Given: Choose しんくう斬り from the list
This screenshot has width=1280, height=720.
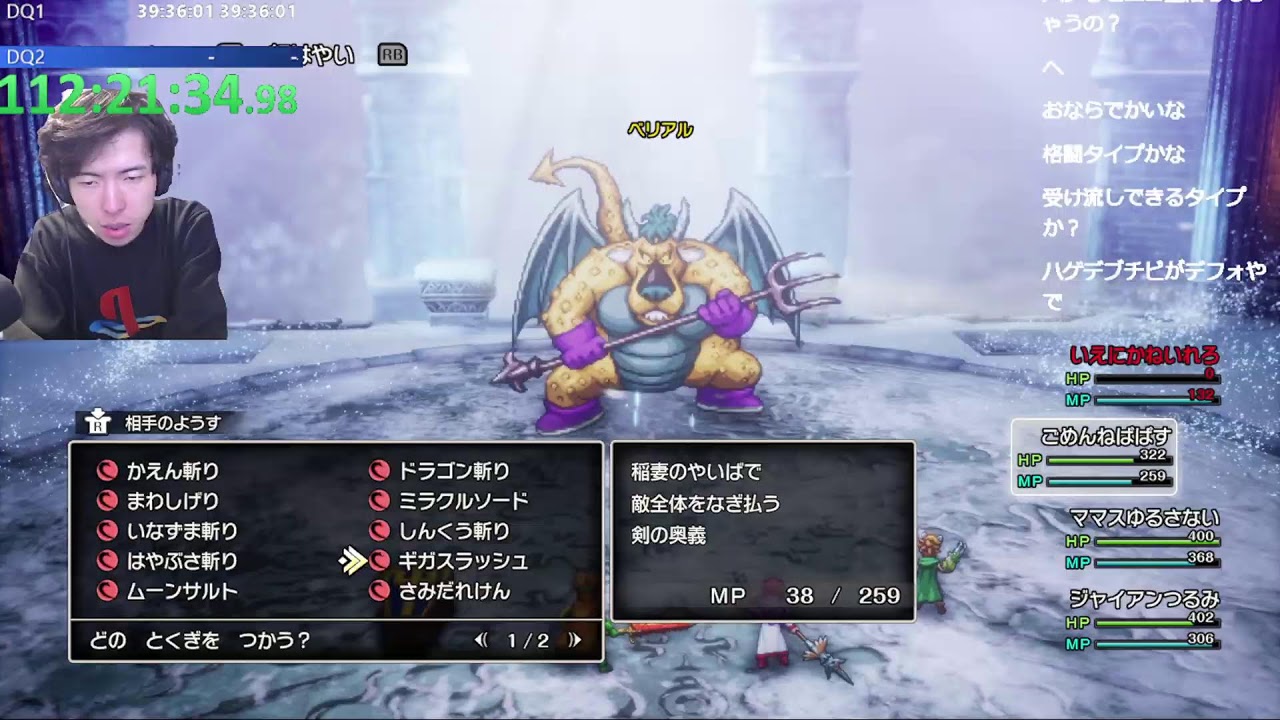Looking at the screenshot, I should 453,531.
